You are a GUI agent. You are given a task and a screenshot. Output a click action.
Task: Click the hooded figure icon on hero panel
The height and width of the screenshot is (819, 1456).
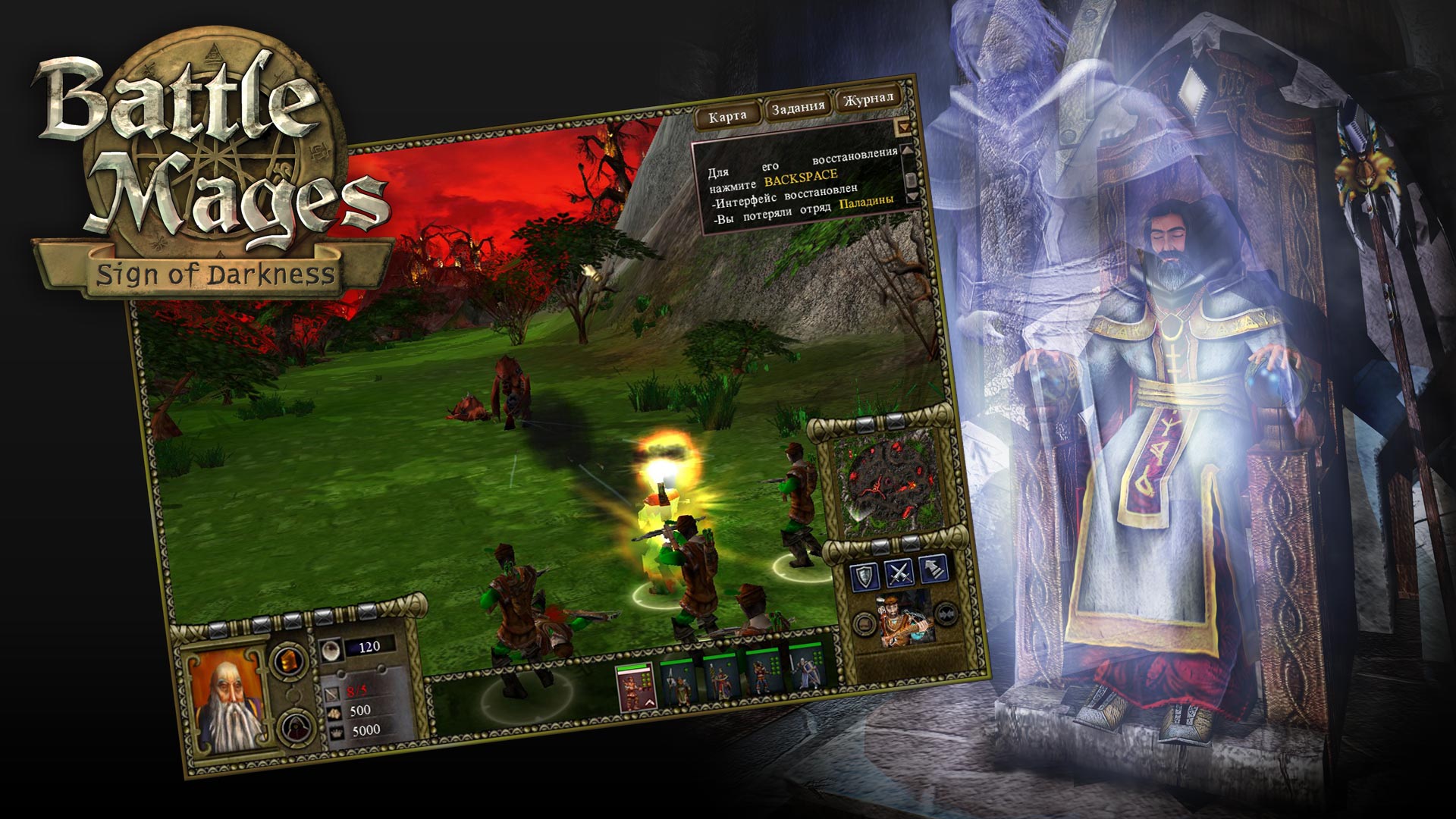coord(295,726)
